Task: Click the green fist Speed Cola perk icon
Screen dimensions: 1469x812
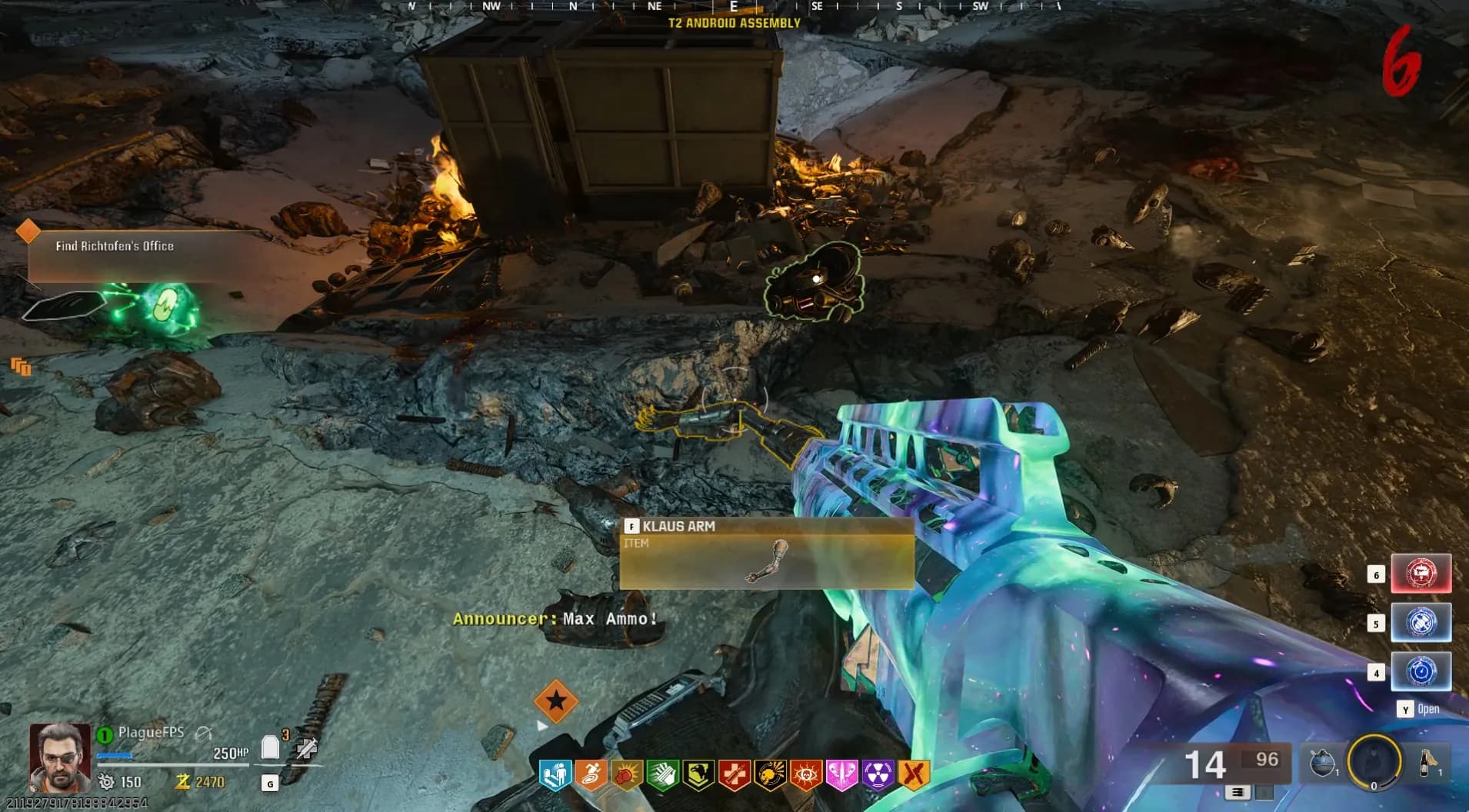Action: (663, 775)
